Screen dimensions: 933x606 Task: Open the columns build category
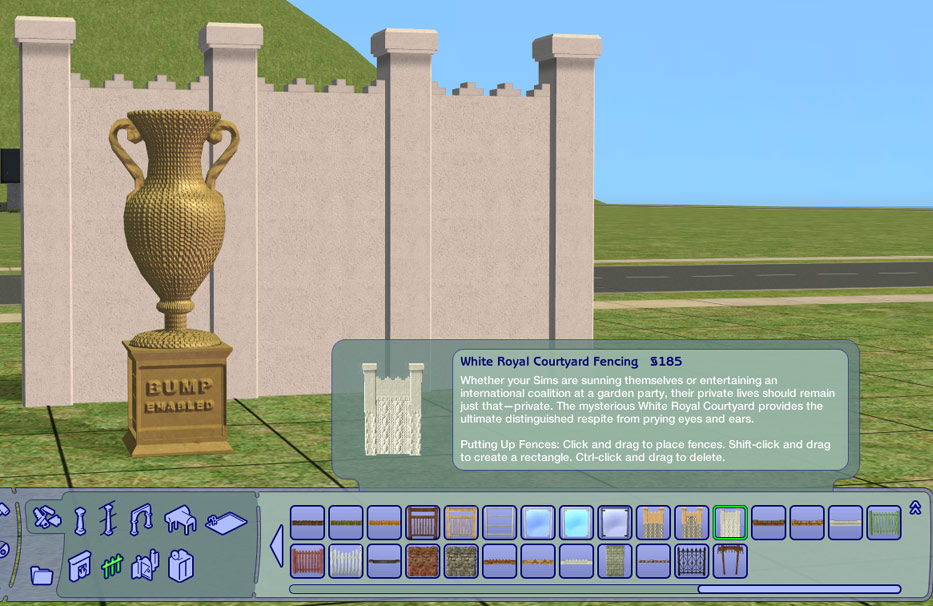click(81, 521)
